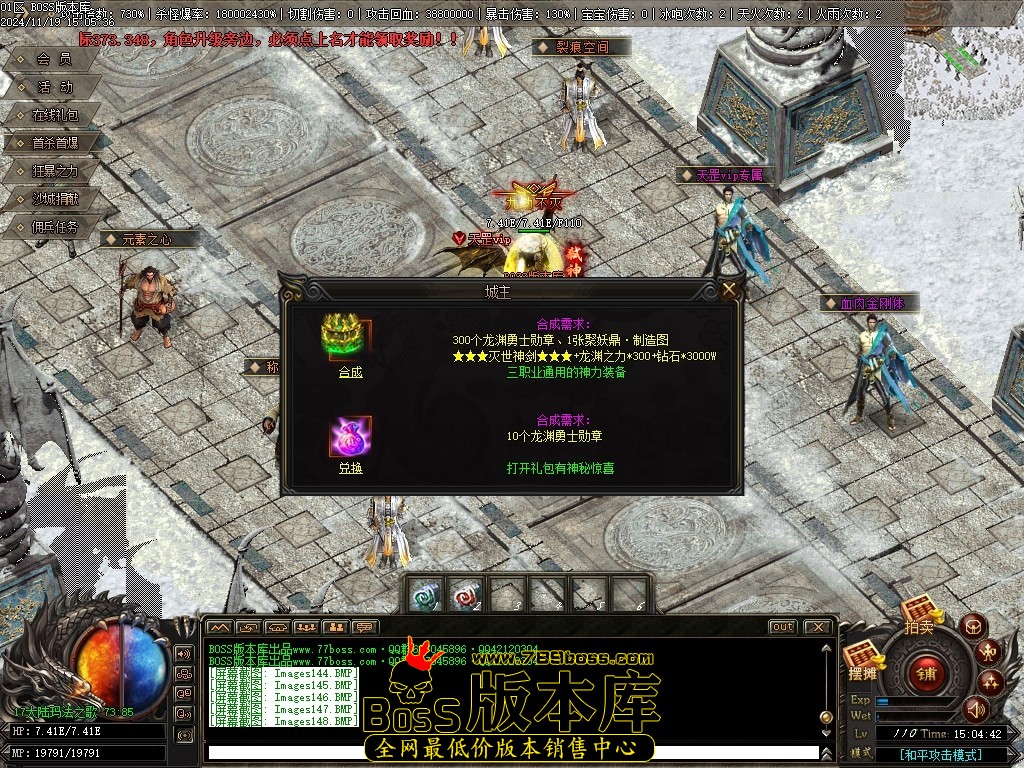The image size is (1024, 768).
Task: Use the green swirl hotbar item
Action: click(425, 594)
